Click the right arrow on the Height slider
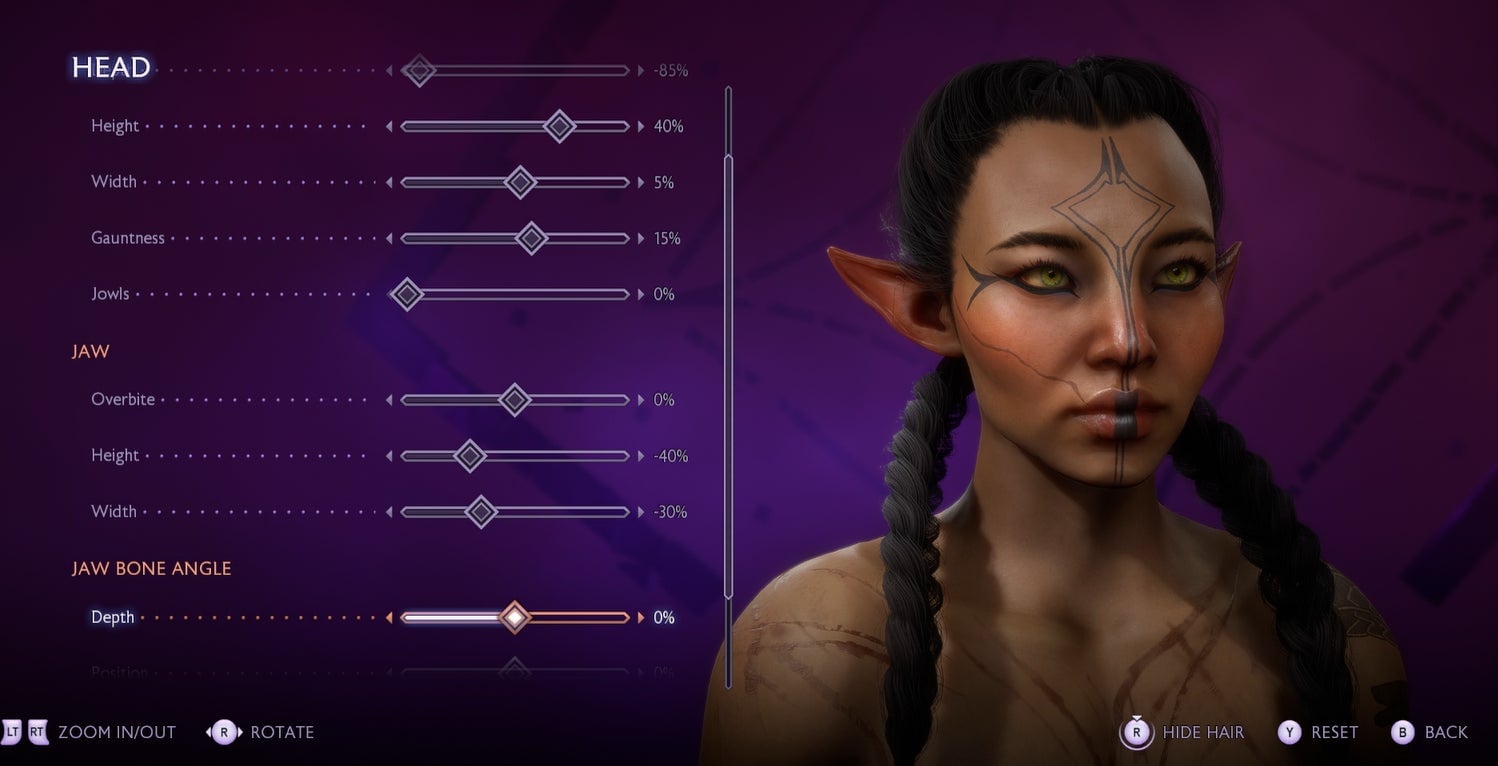The image size is (1498, 766). (x=639, y=126)
